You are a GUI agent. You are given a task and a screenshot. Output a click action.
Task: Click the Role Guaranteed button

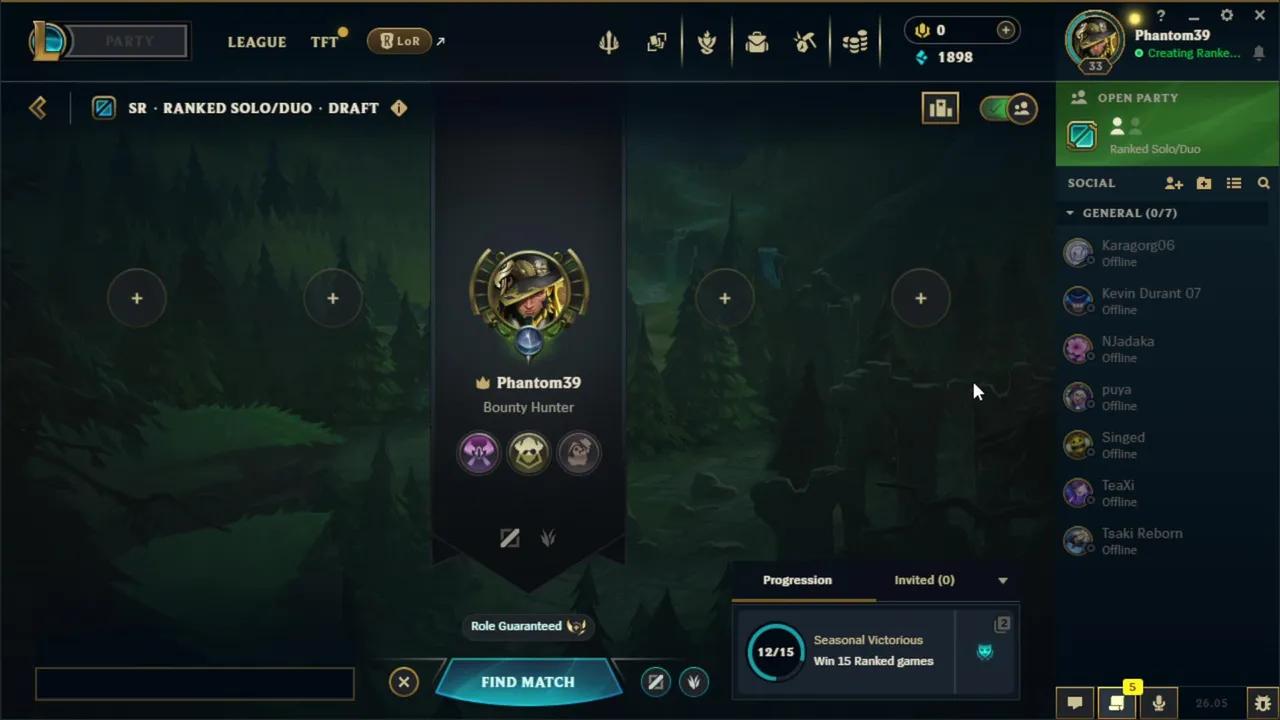[528, 625]
